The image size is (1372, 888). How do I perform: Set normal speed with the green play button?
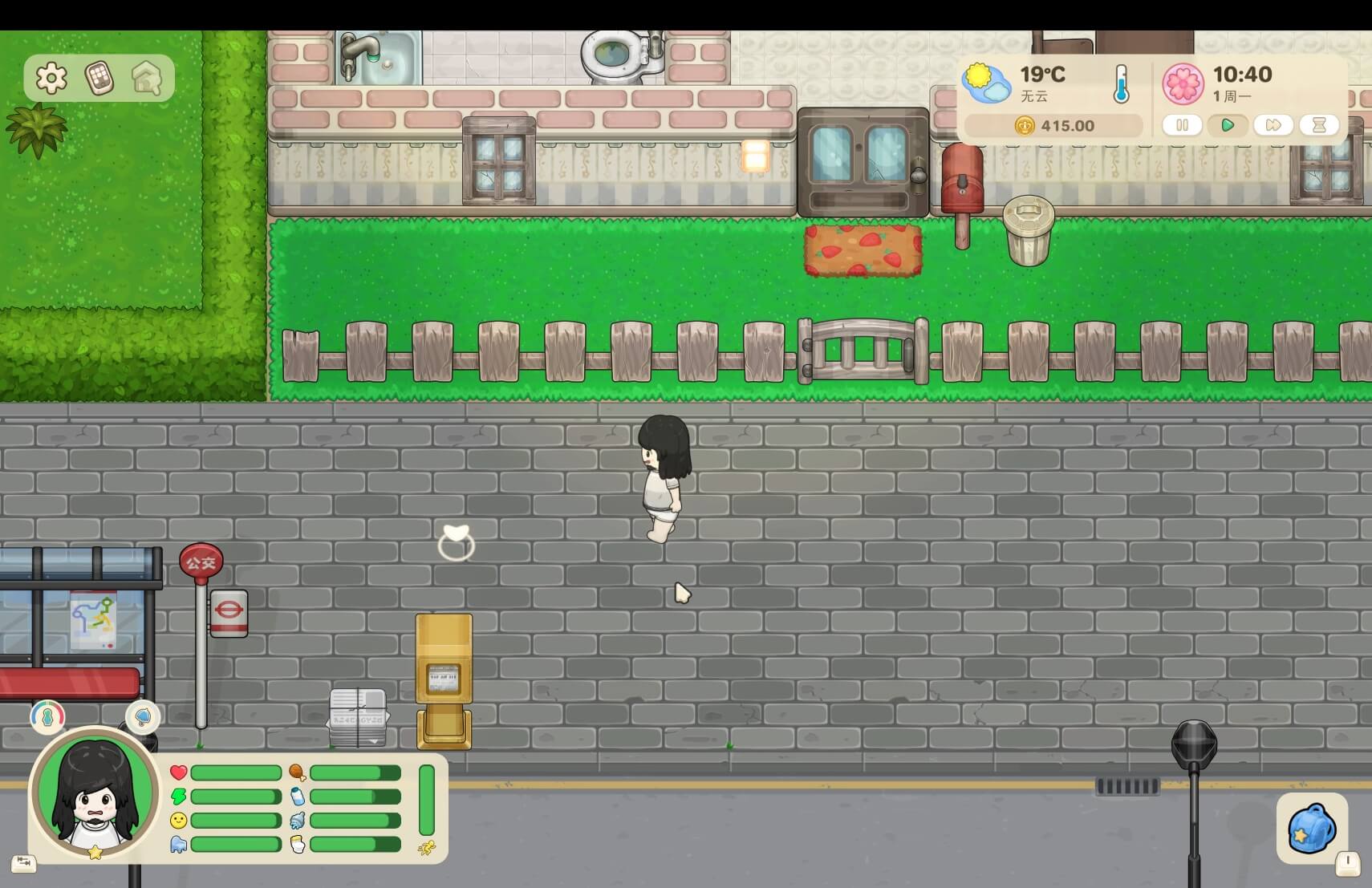1227,125
